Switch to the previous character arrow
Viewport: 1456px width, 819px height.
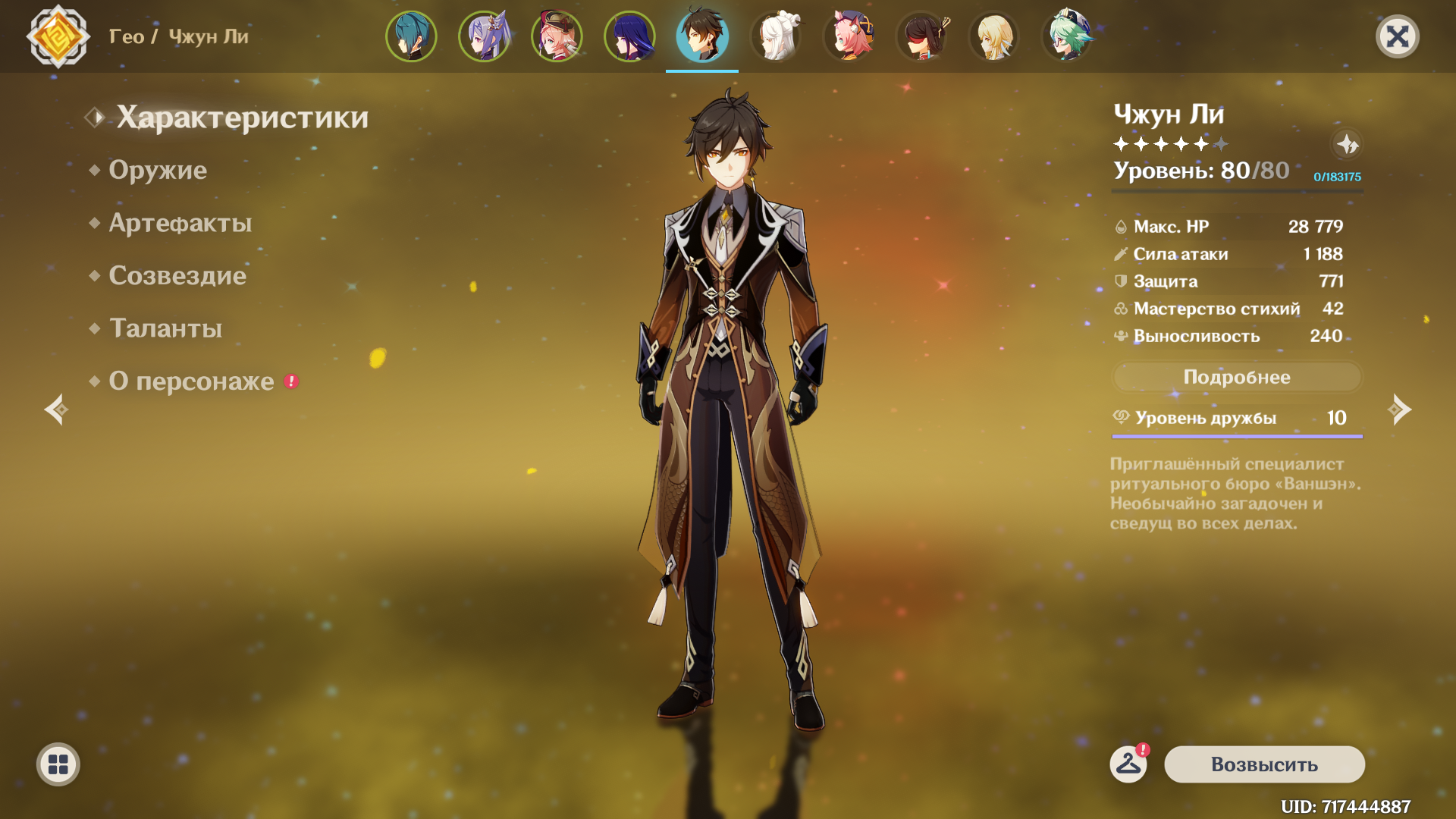click(56, 409)
